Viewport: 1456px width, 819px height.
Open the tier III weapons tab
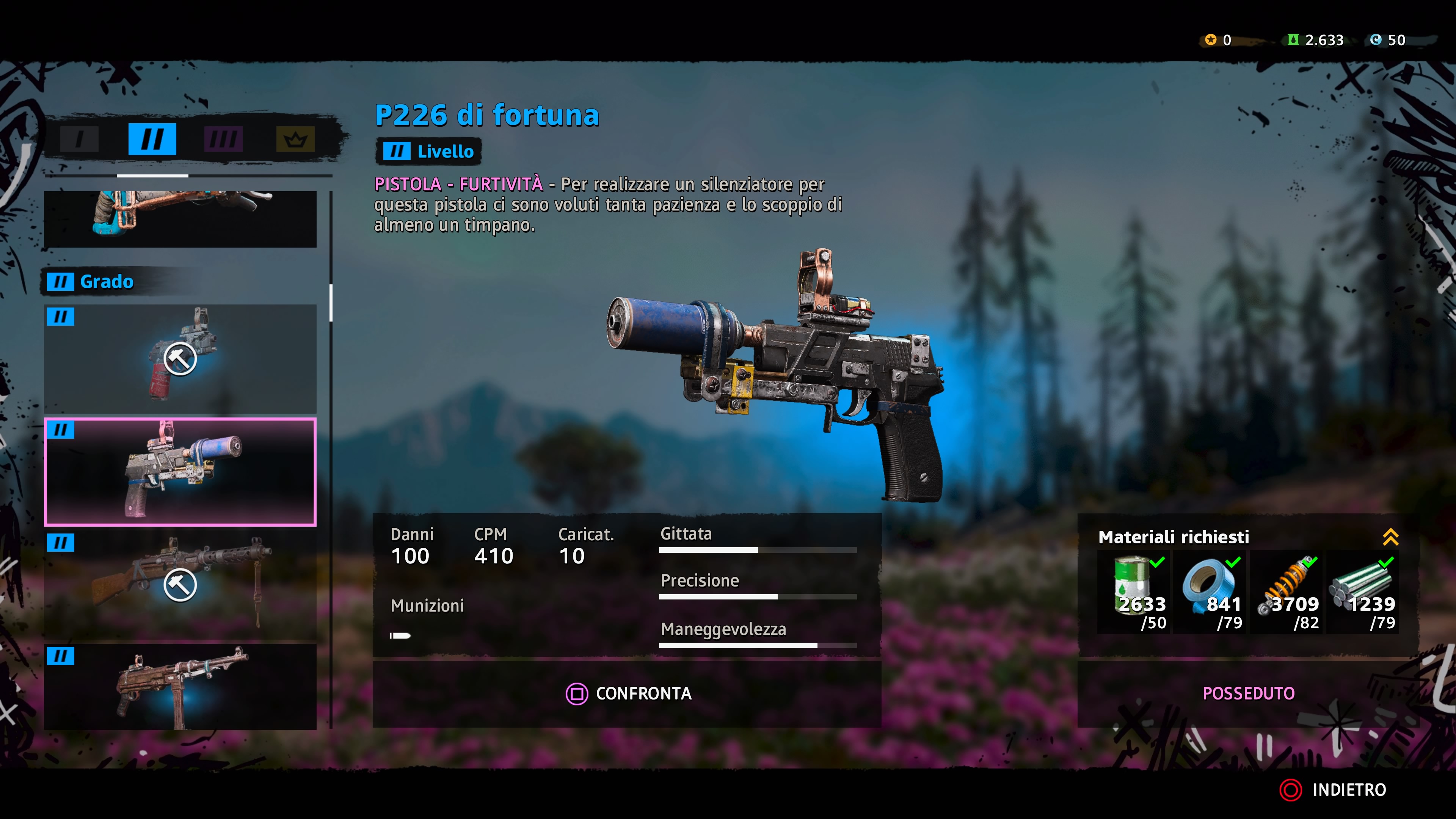(x=223, y=139)
